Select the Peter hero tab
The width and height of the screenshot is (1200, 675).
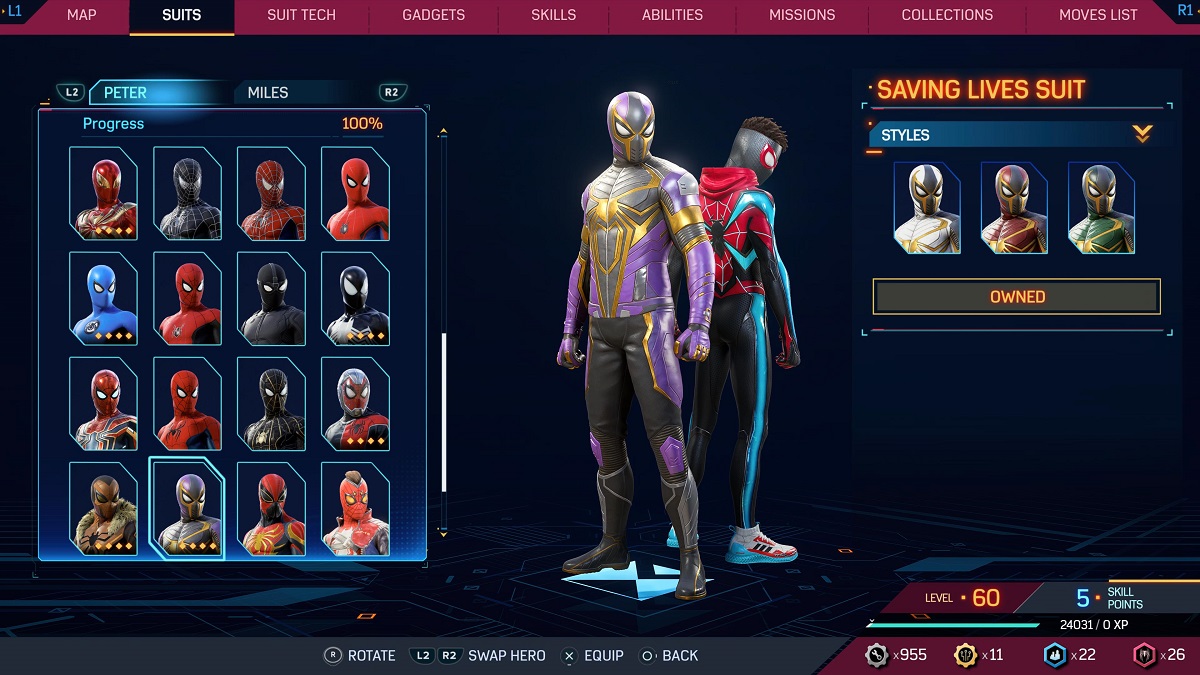tap(125, 93)
